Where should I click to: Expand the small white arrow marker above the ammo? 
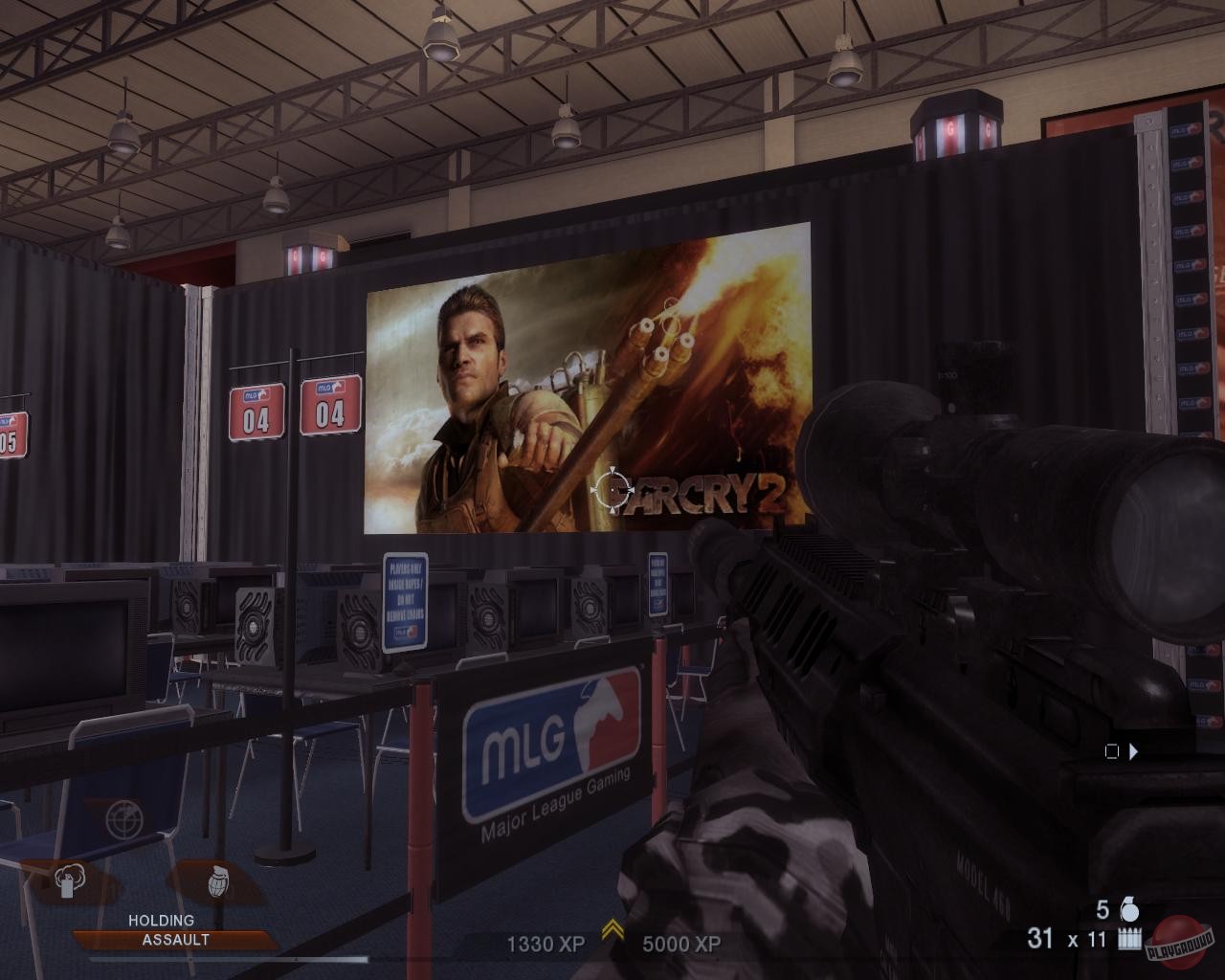coord(1133,752)
